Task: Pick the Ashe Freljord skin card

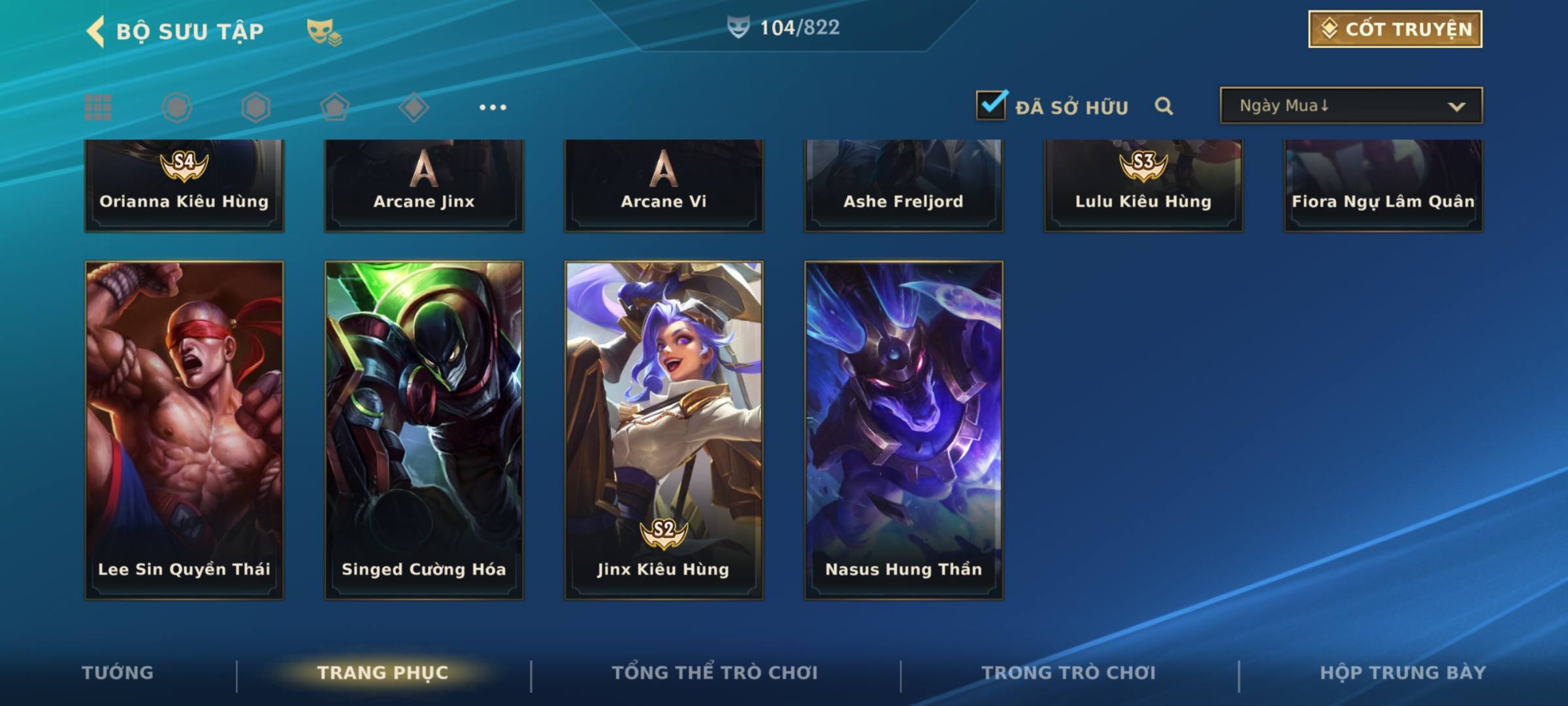Action: [x=904, y=186]
